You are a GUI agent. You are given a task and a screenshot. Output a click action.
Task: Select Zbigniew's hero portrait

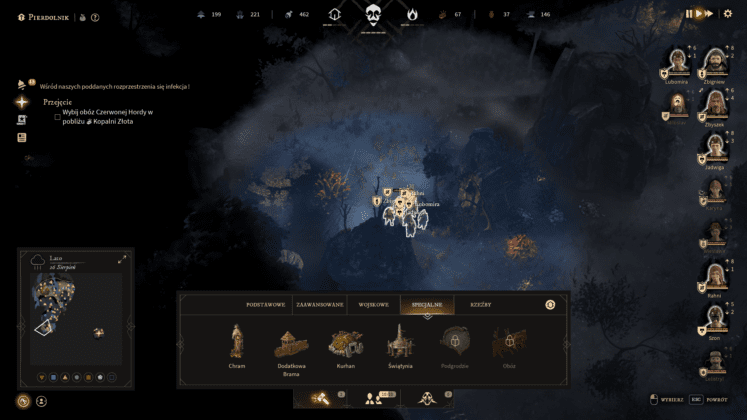click(x=715, y=64)
